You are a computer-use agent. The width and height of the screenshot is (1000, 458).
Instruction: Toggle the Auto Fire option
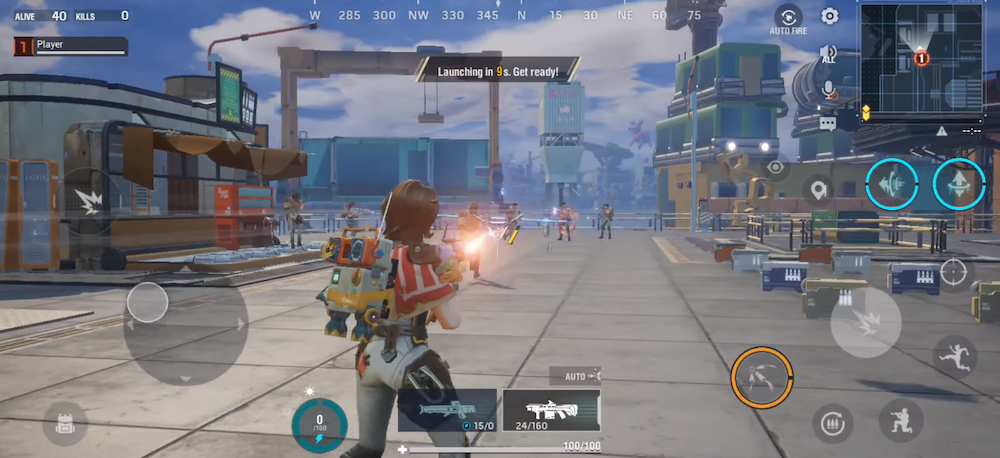[x=788, y=19]
